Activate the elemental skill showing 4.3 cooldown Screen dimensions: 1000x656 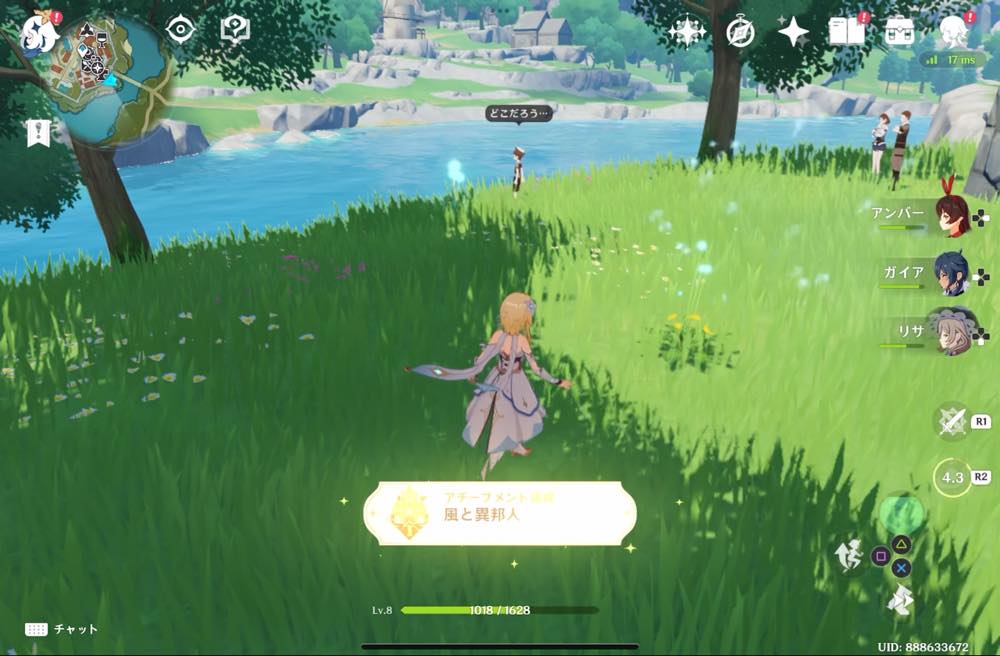(x=952, y=477)
